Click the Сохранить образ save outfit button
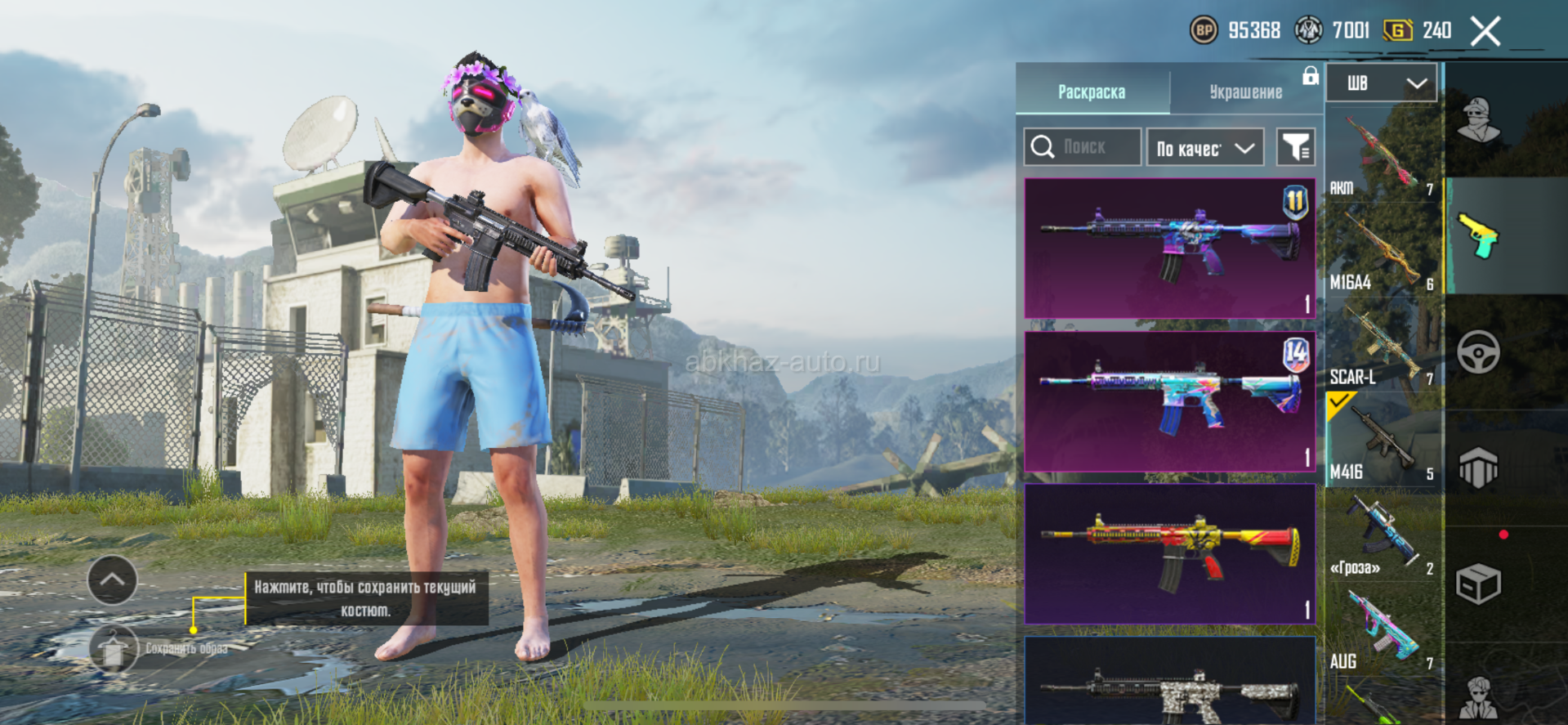 114,649
